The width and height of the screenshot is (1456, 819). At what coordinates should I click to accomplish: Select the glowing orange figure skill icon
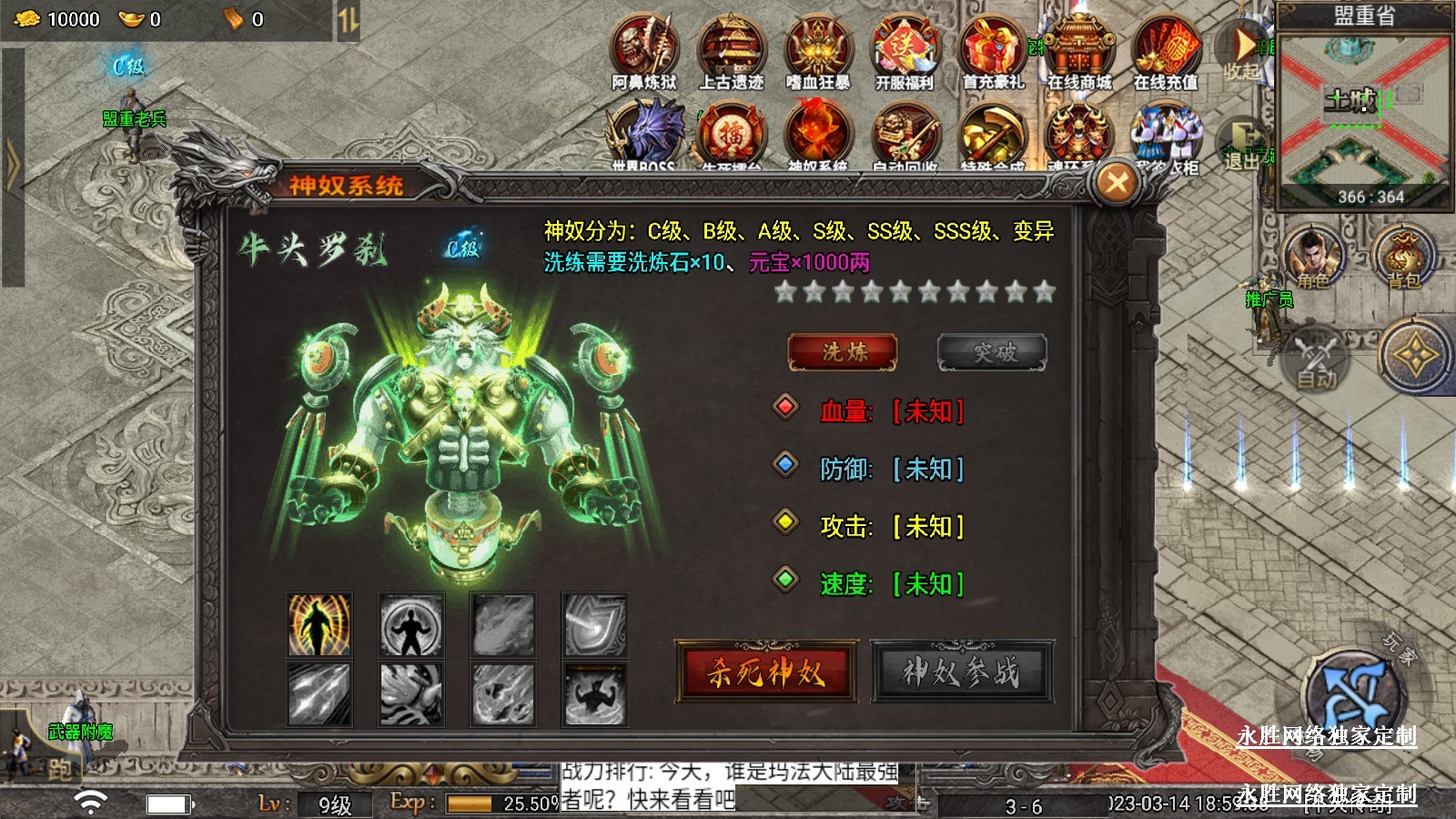point(319,624)
